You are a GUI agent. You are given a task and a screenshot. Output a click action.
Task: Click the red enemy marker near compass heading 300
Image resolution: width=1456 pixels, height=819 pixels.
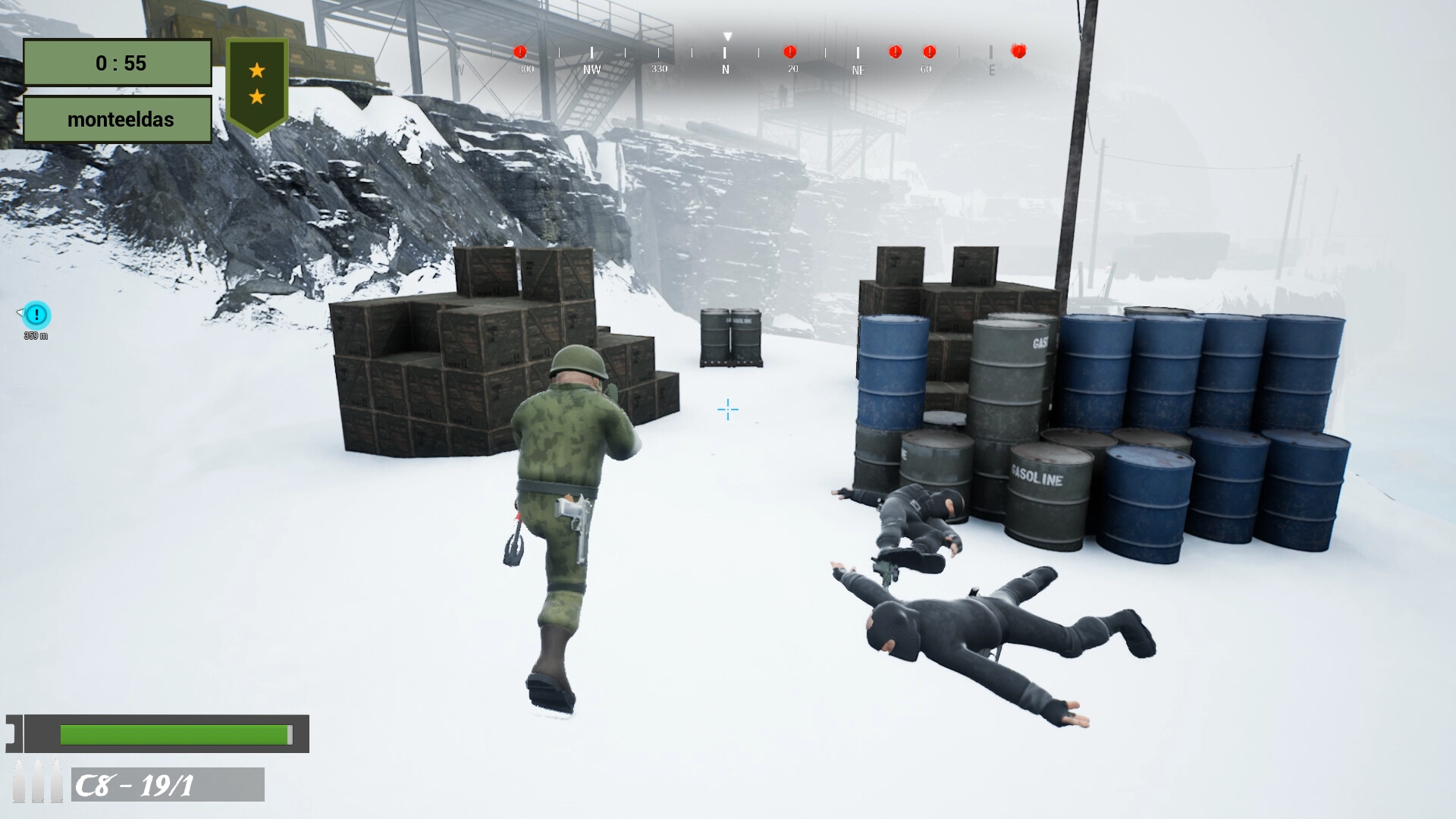(x=520, y=52)
